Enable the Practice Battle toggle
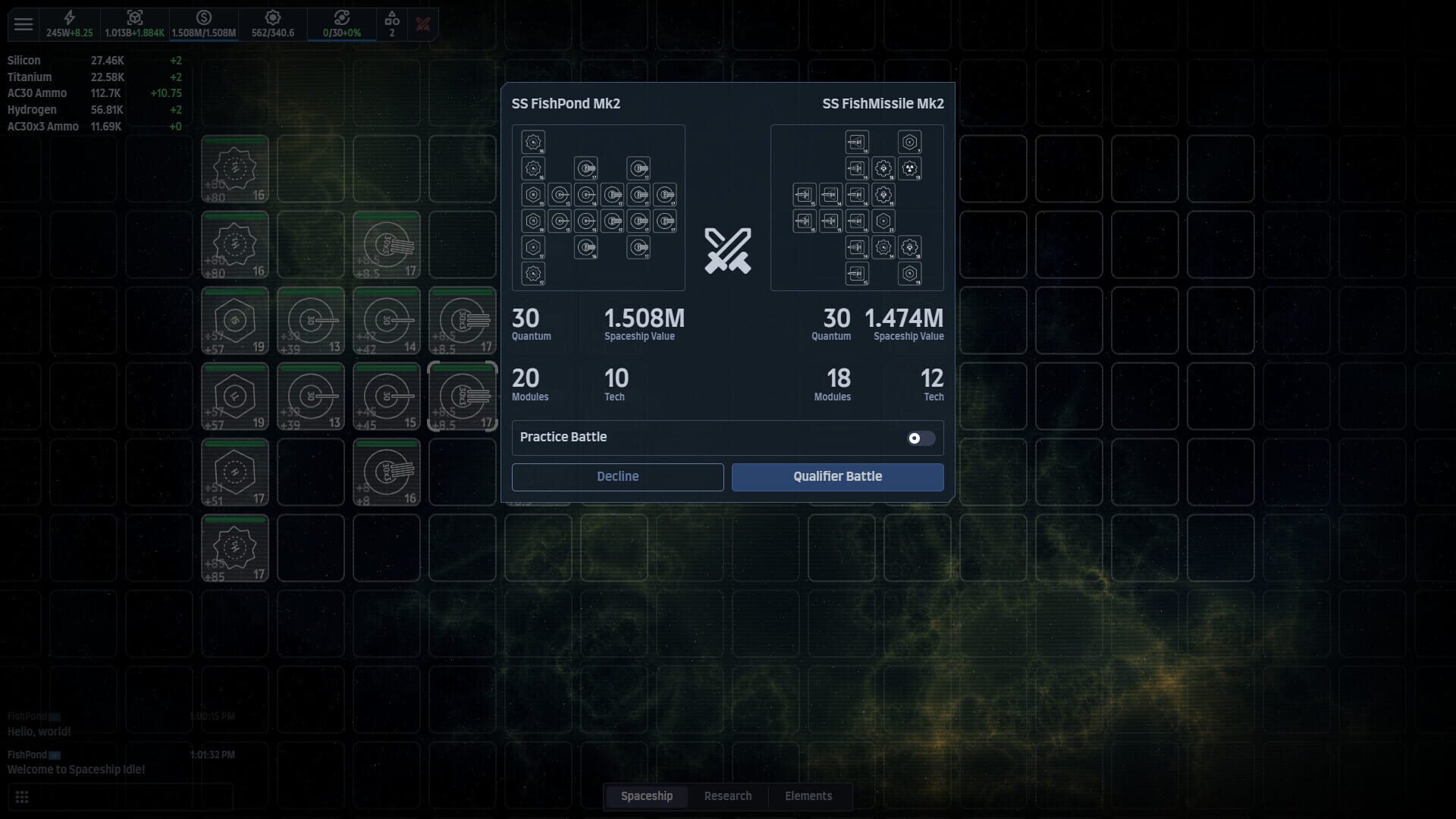The image size is (1456, 819). point(921,438)
